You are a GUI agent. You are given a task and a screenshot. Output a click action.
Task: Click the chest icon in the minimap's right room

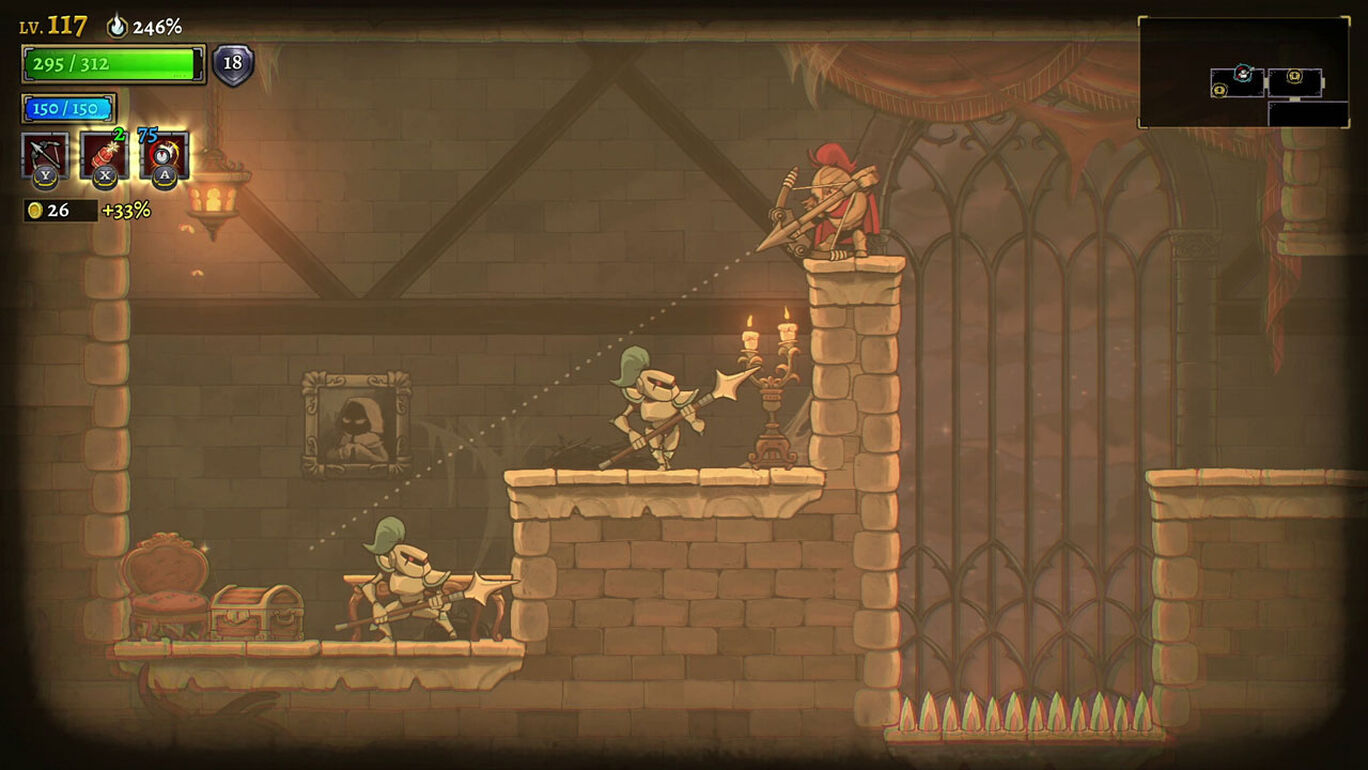[x=1294, y=77]
